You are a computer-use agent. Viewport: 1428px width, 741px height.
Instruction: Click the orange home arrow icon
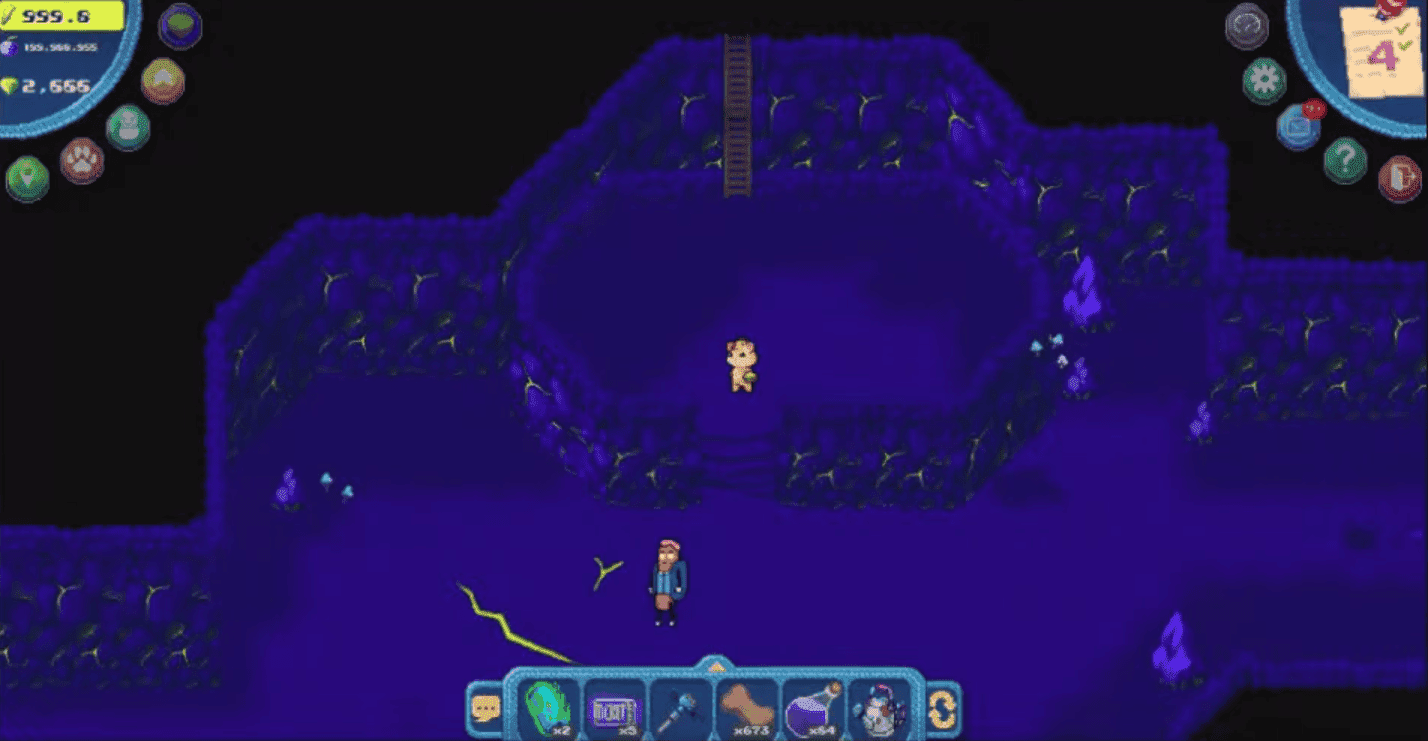162,81
